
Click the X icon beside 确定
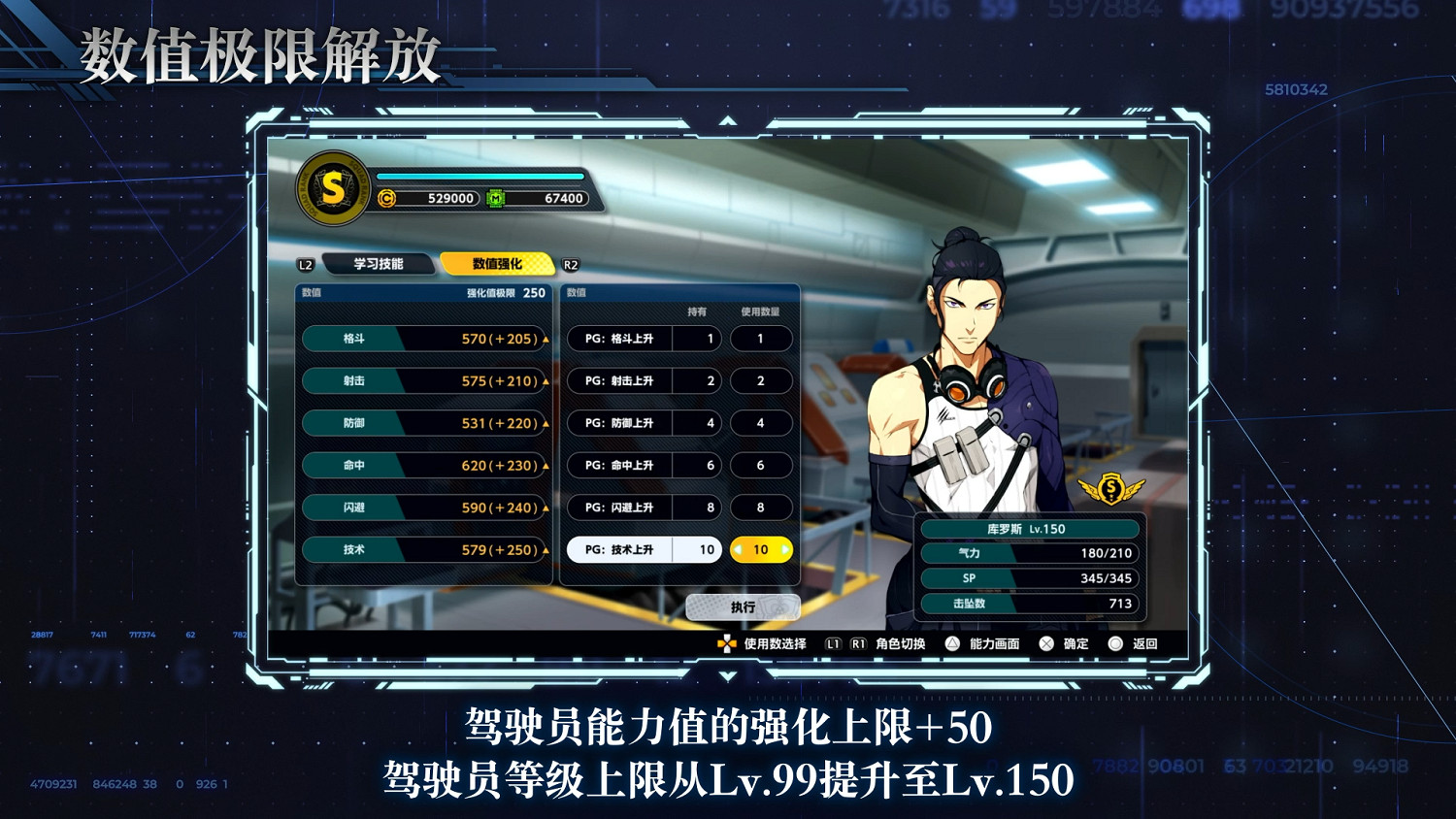pyautogui.click(x=1043, y=643)
